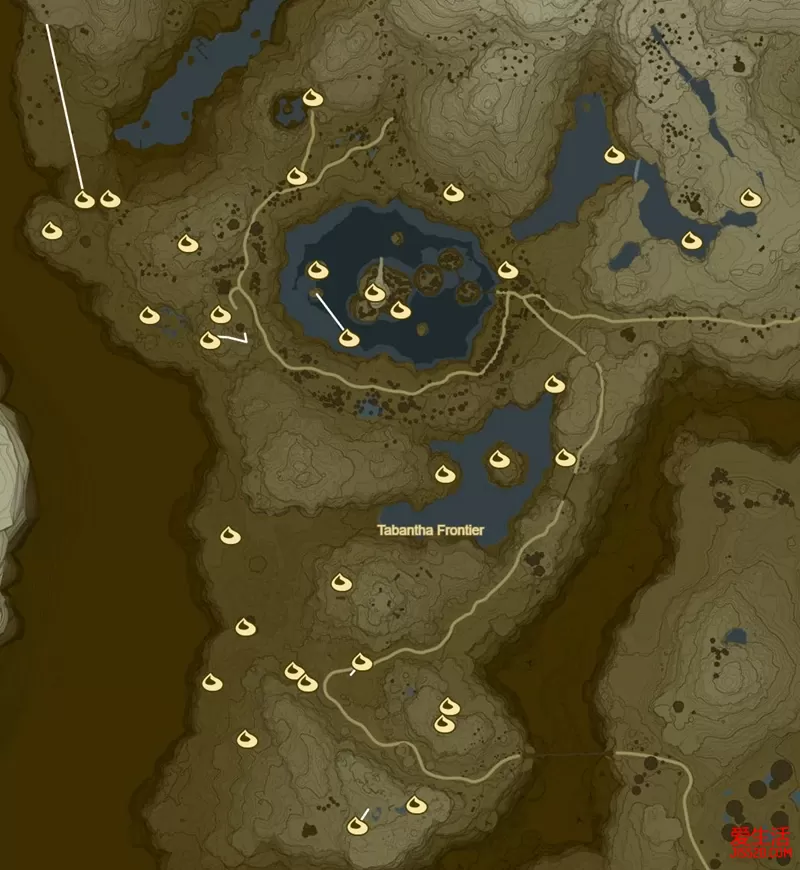Viewport: 800px width, 870px height.
Task: Select the Korok marker at the lake's diagonal white line end
Action: click(x=349, y=338)
